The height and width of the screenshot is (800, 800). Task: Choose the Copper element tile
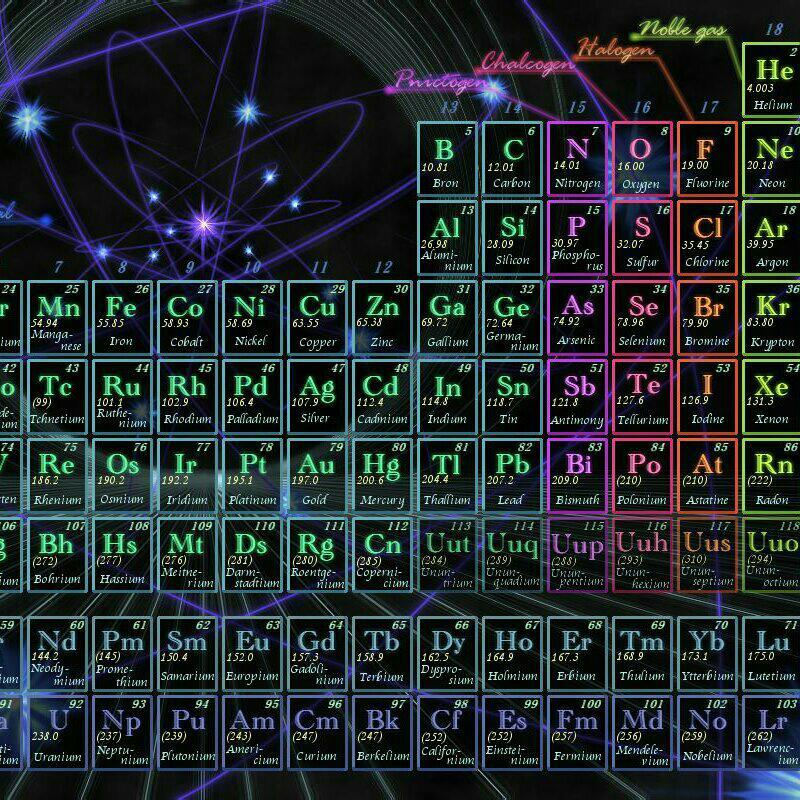tap(318, 316)
